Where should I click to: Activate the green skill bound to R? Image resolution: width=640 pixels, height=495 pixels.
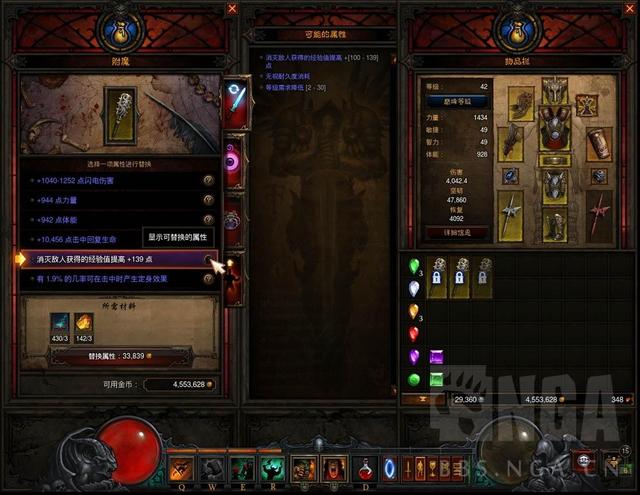pos(272,467)
